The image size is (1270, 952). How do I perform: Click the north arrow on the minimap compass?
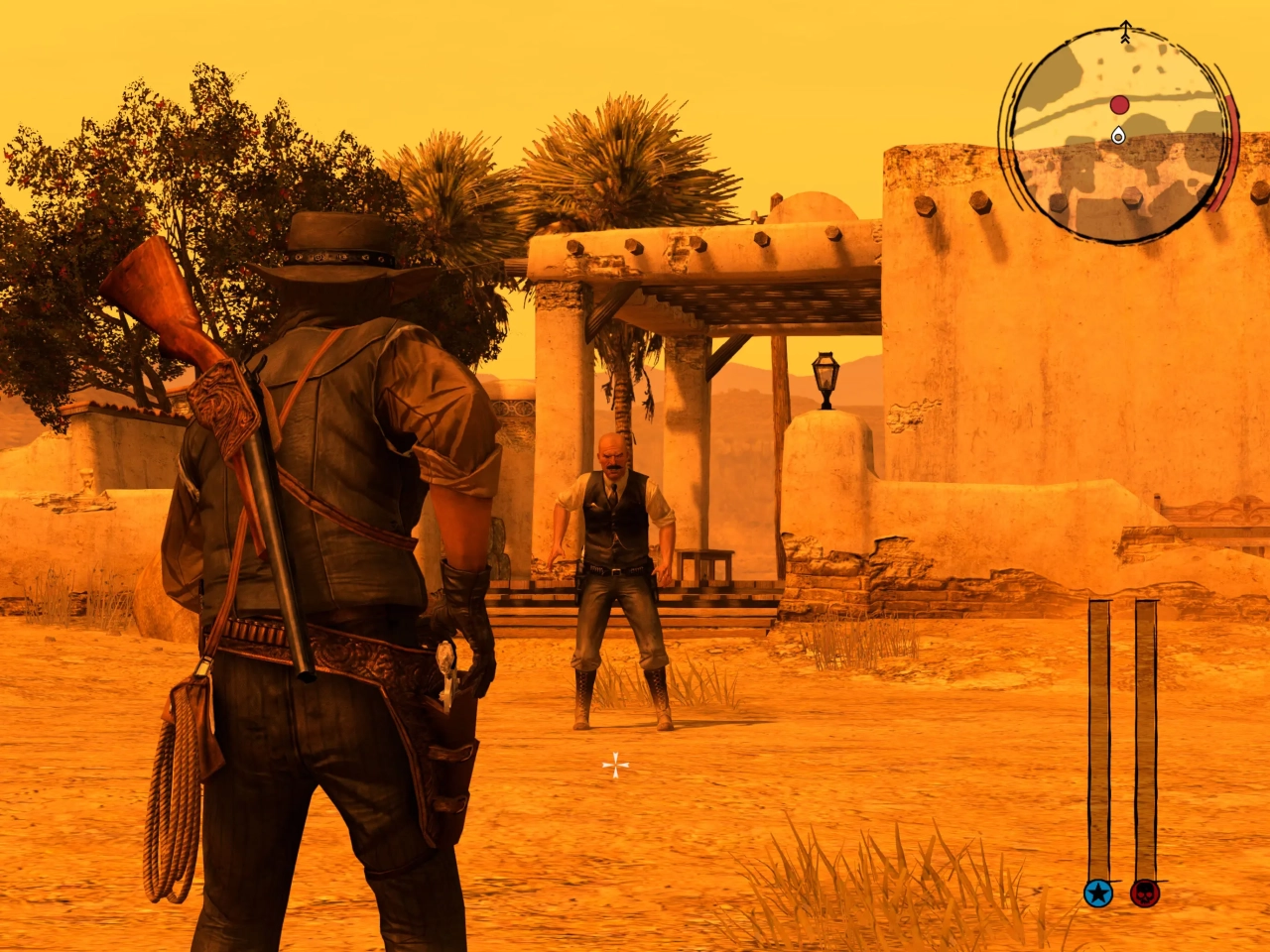1125,29
